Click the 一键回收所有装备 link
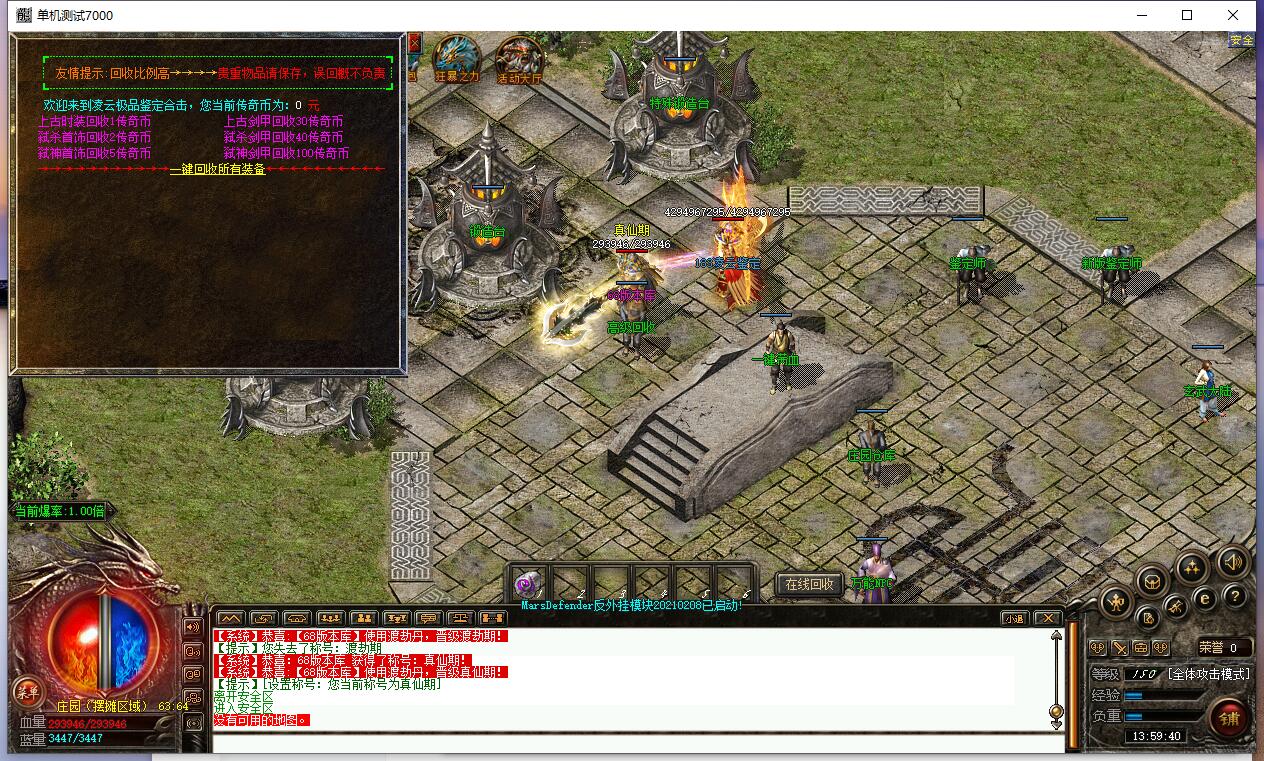Viewport: 1264px width, 761px height. (217, 169)
